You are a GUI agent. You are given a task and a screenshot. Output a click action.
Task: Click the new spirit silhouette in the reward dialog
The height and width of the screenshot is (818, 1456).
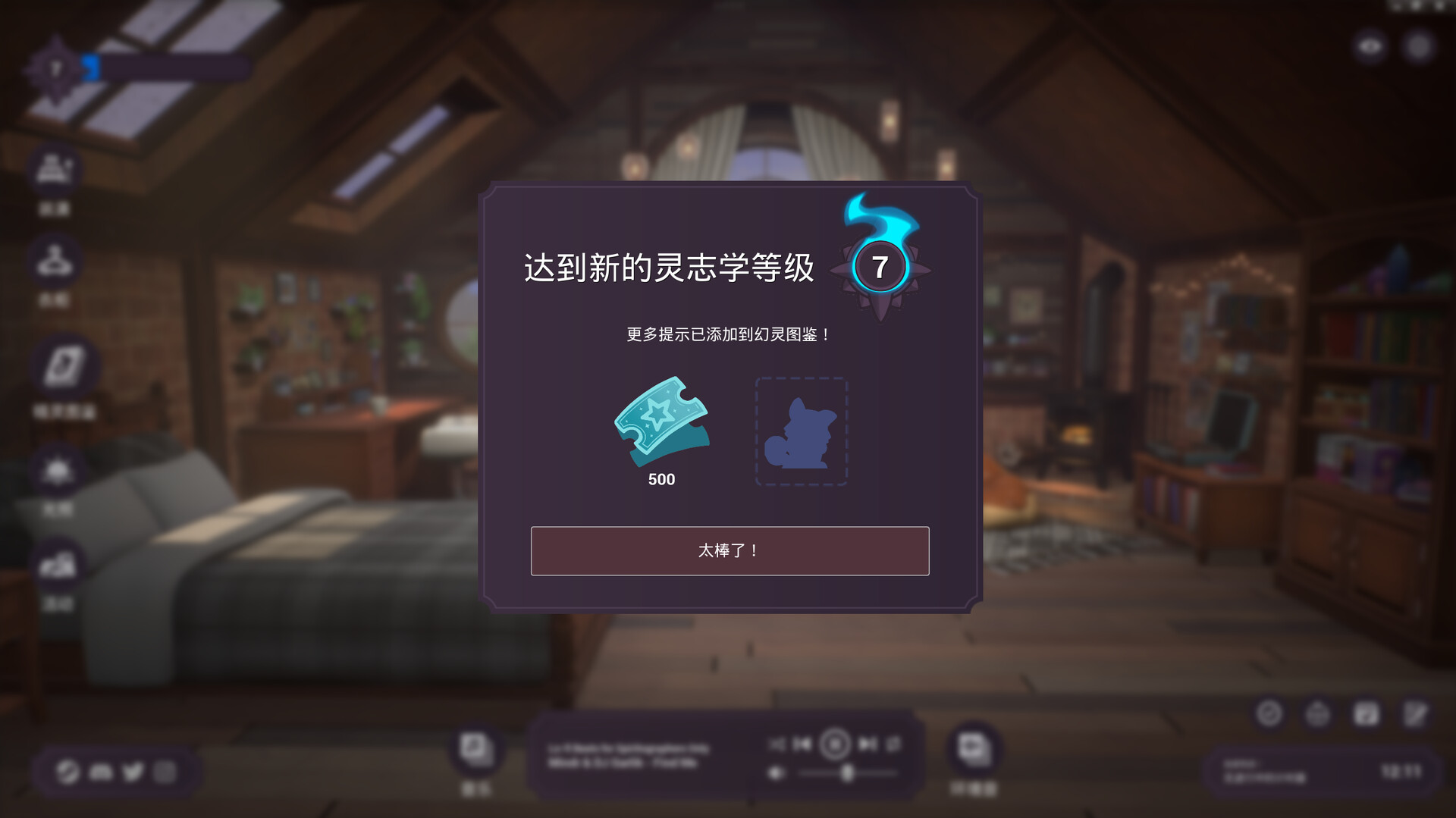click(802, 432)
